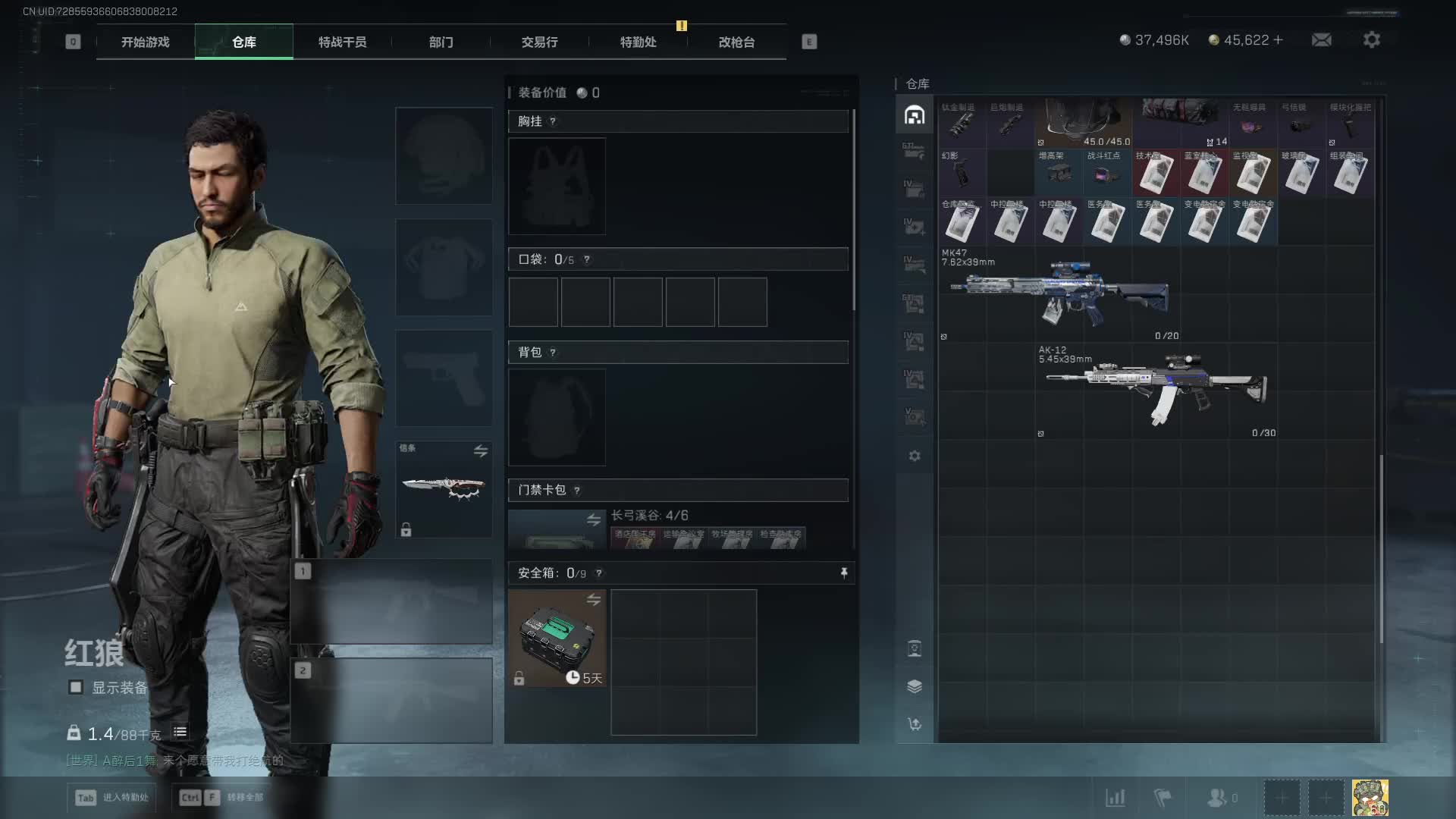Open the friends list icon

(1216, 798)
